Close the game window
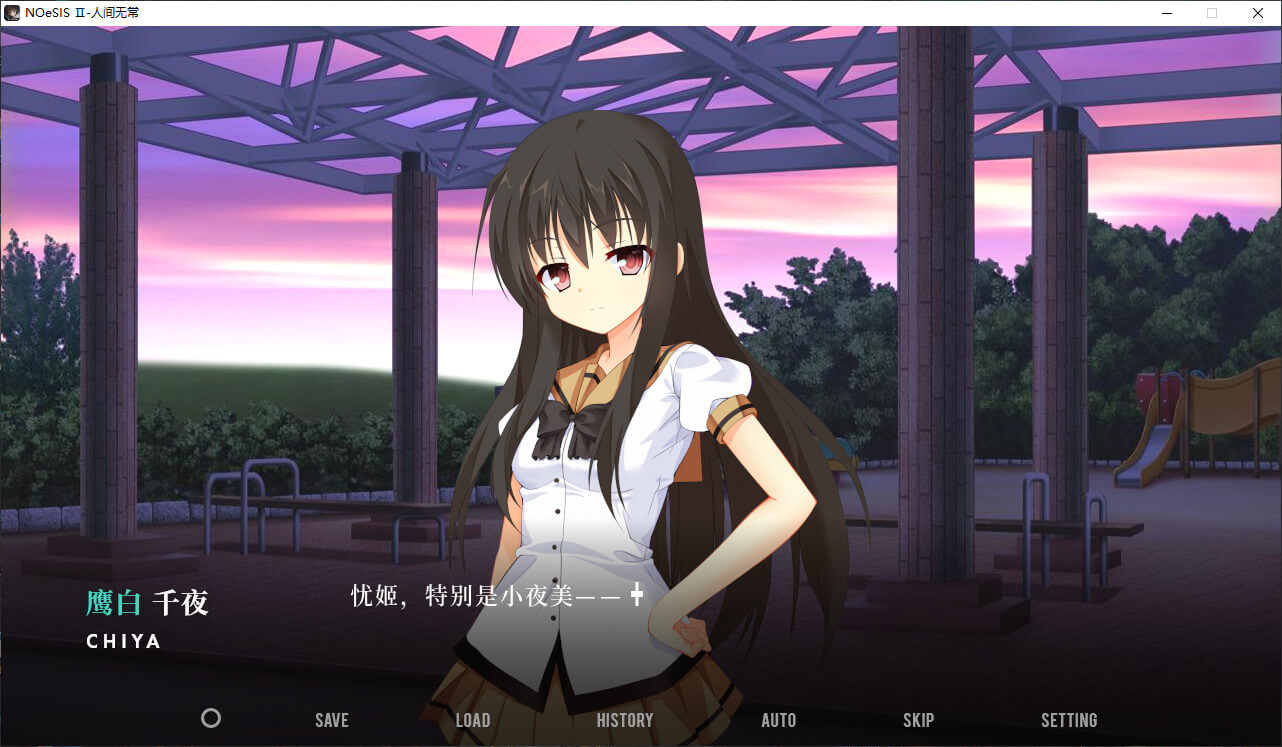 pos(1258,13)
